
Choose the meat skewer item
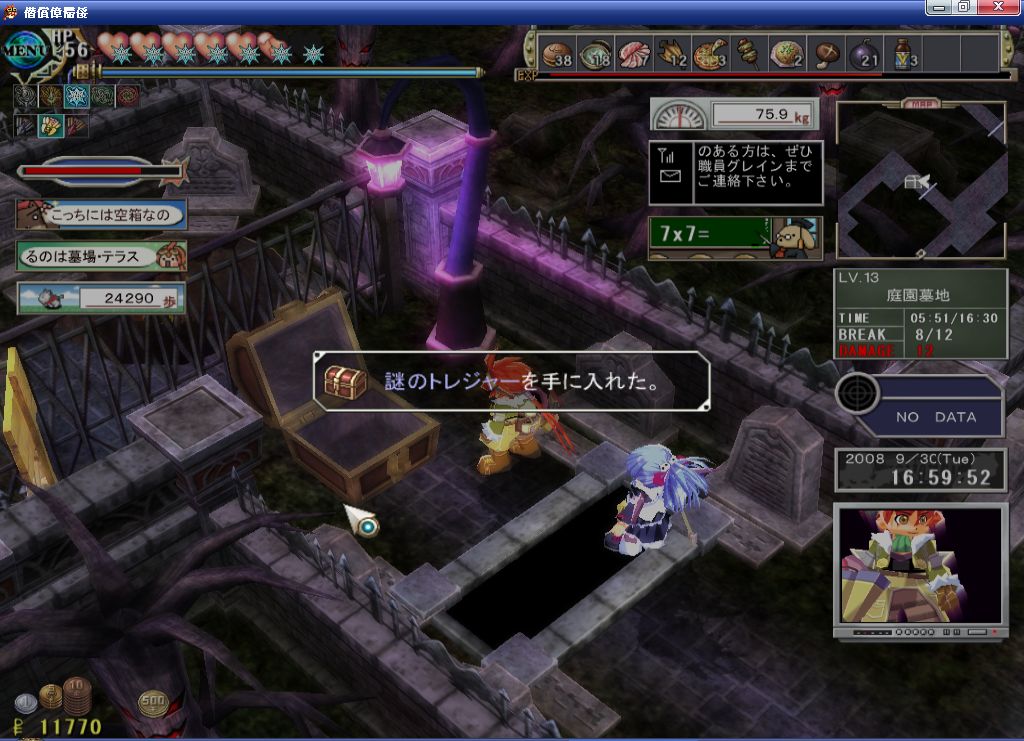pos(747,53)
